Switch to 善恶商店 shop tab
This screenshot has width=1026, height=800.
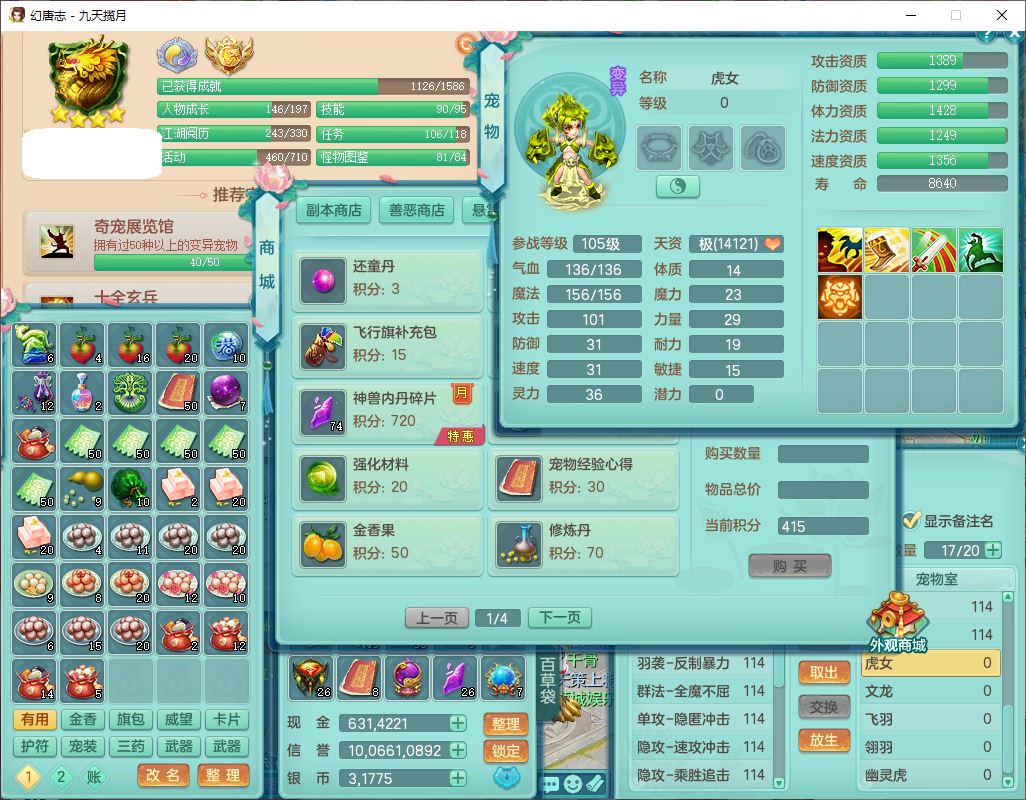[x=417, y=210]
